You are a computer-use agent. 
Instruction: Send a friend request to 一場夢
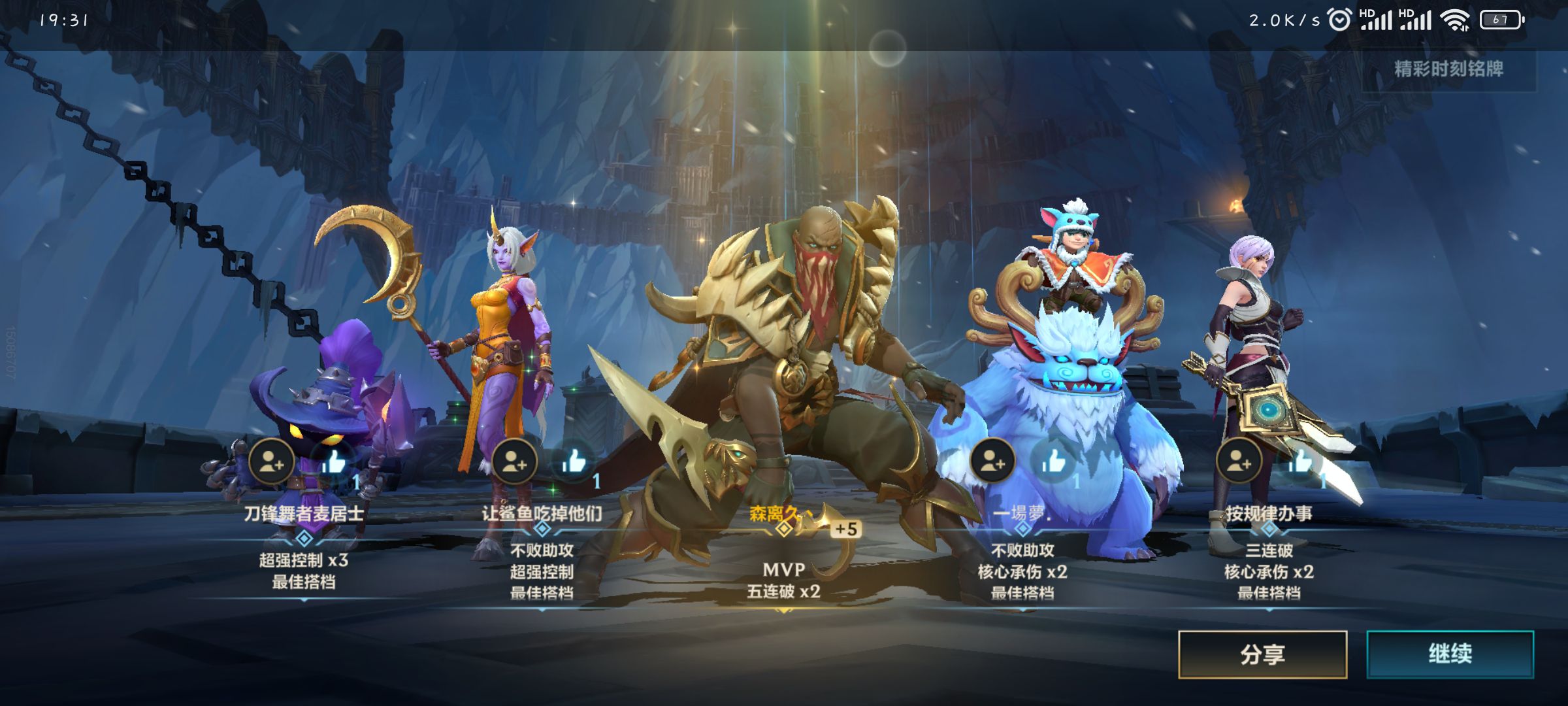click(992, 461)
